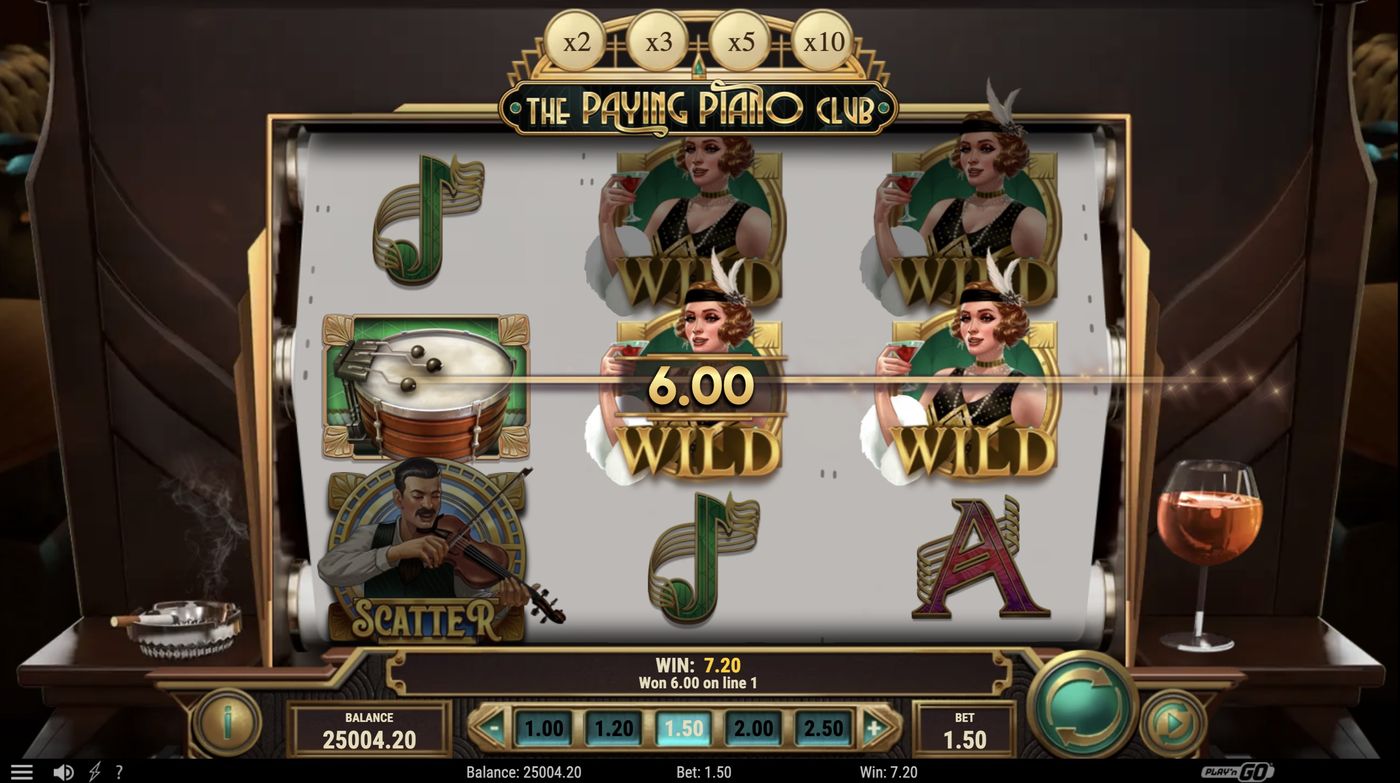
Task: Click the x2 multiplier medallion
Action: click(577, 41)
